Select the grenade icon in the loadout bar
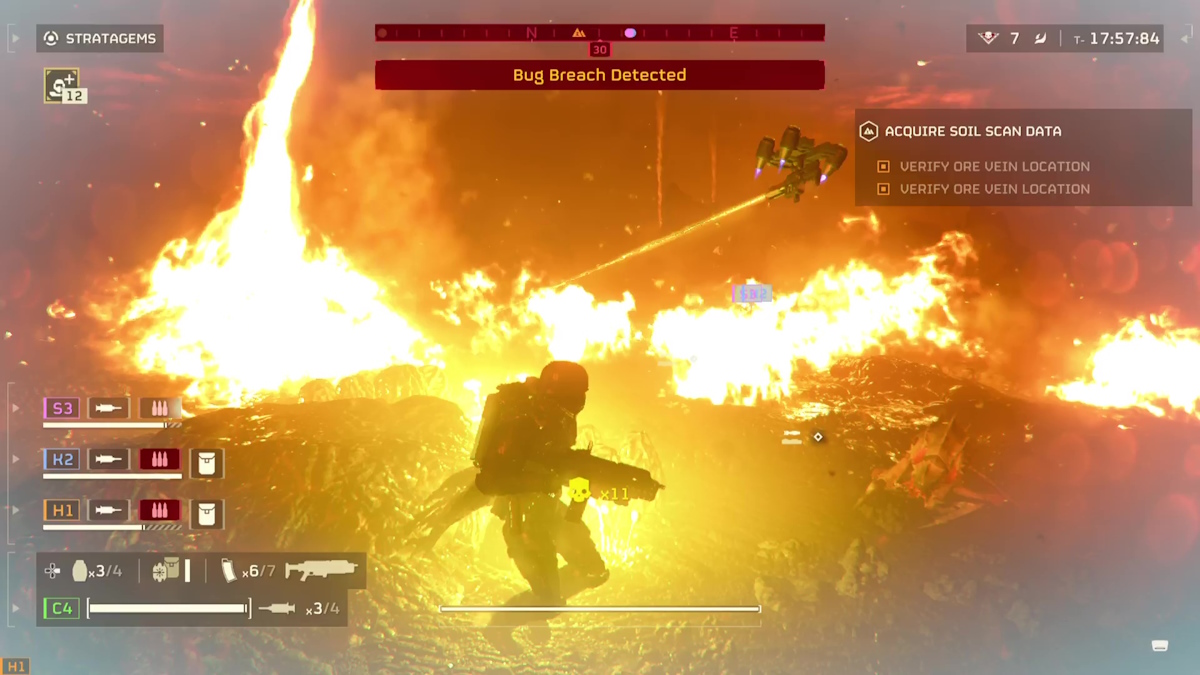The height and width of the screenshot is (675, 1200). click(80, 571)
